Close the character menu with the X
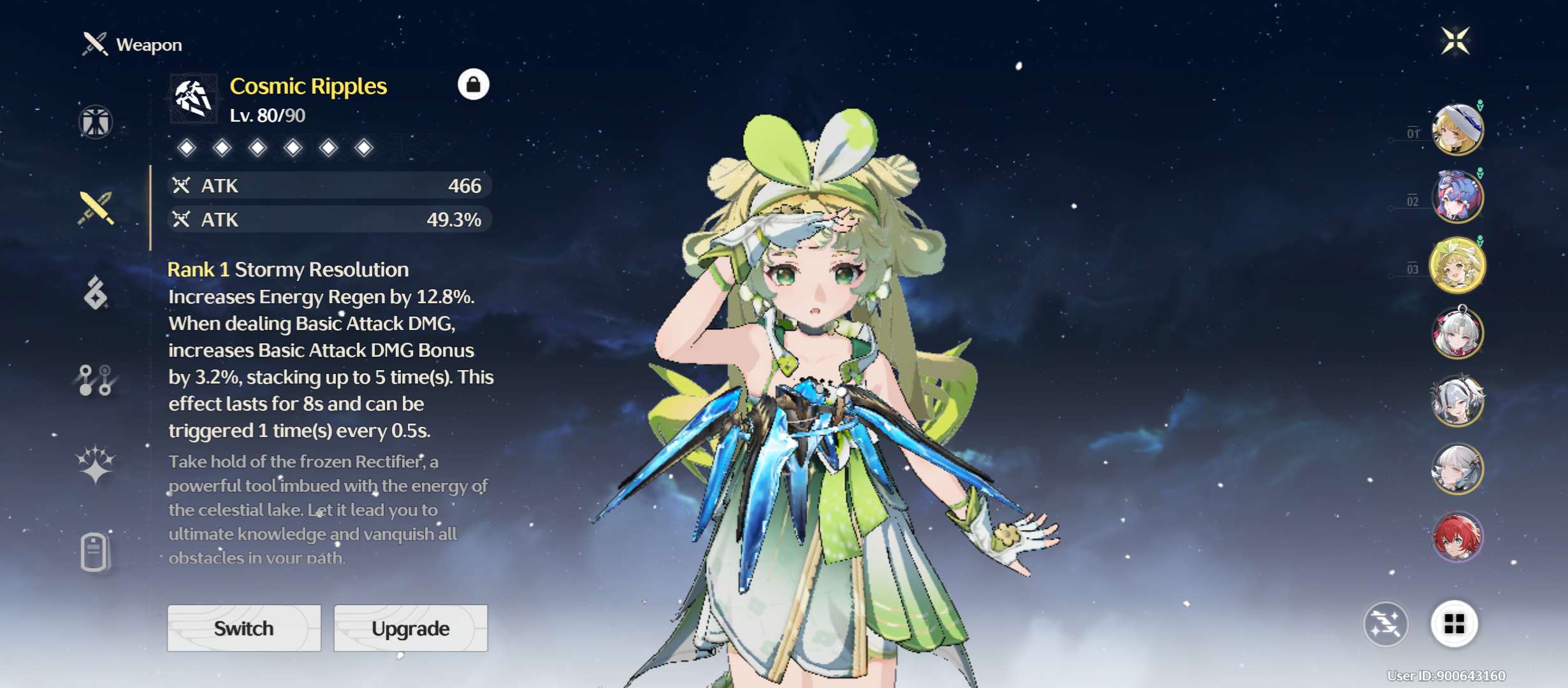The width and height of the screenshot is (1568, 688). tap(1455, 41)
